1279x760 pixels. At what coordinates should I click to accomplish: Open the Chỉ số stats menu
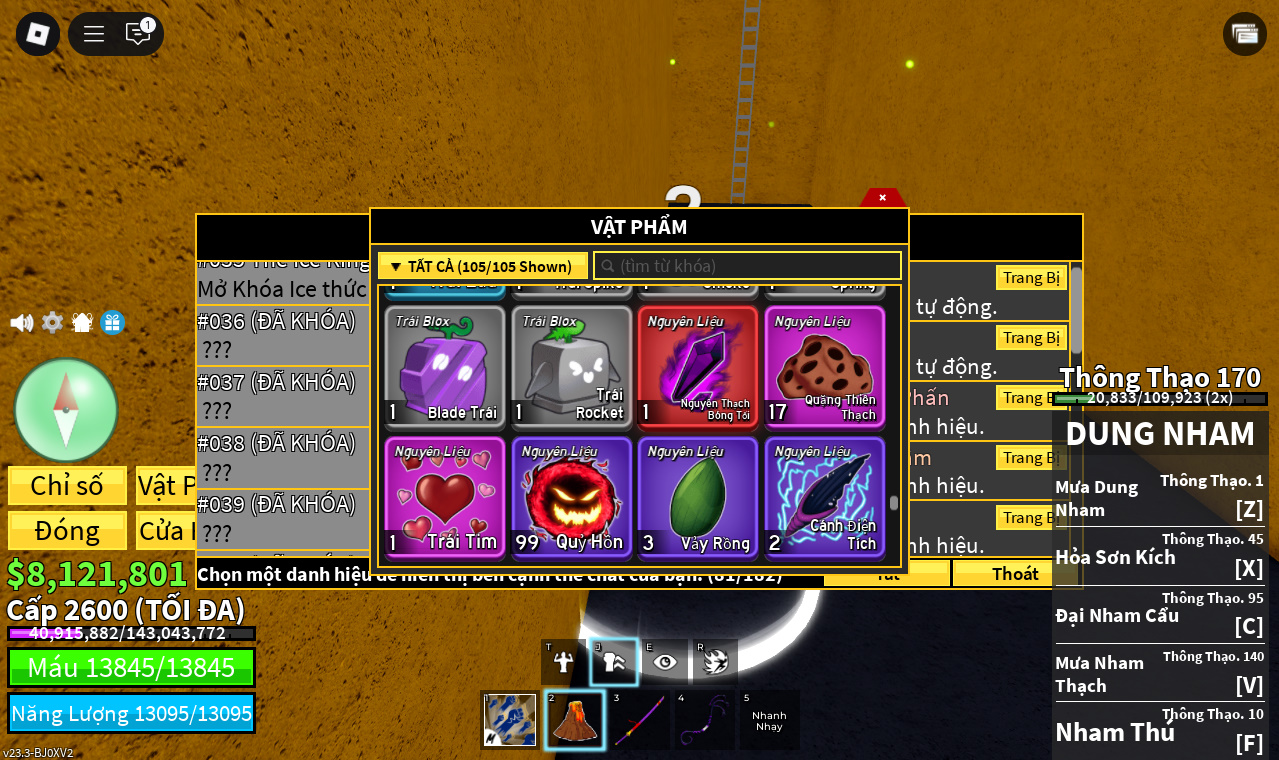tap(67, 485)
